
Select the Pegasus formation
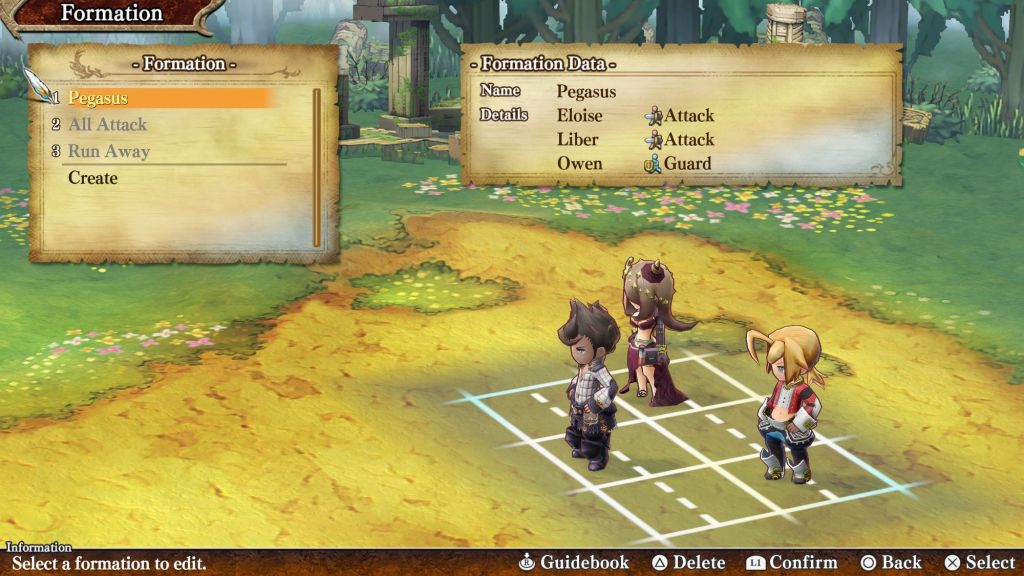(98, 98)
